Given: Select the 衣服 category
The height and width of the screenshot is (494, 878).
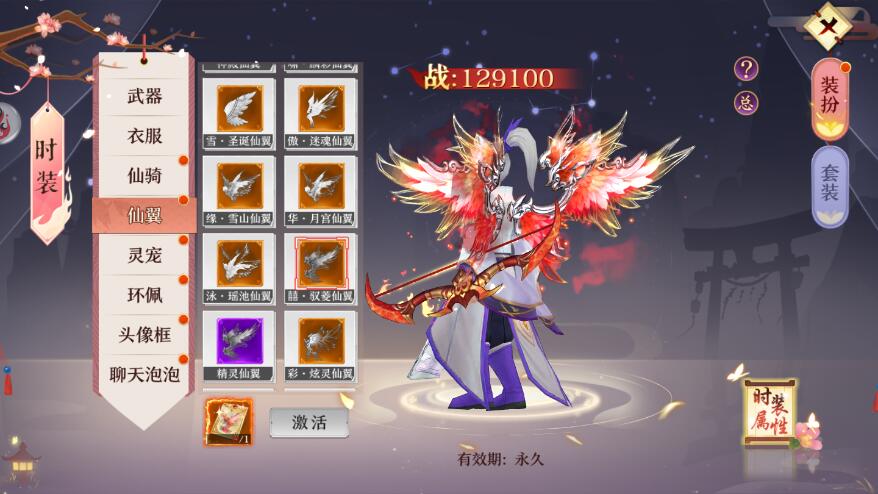Looking at the screenshot, I should pos(144,135).
